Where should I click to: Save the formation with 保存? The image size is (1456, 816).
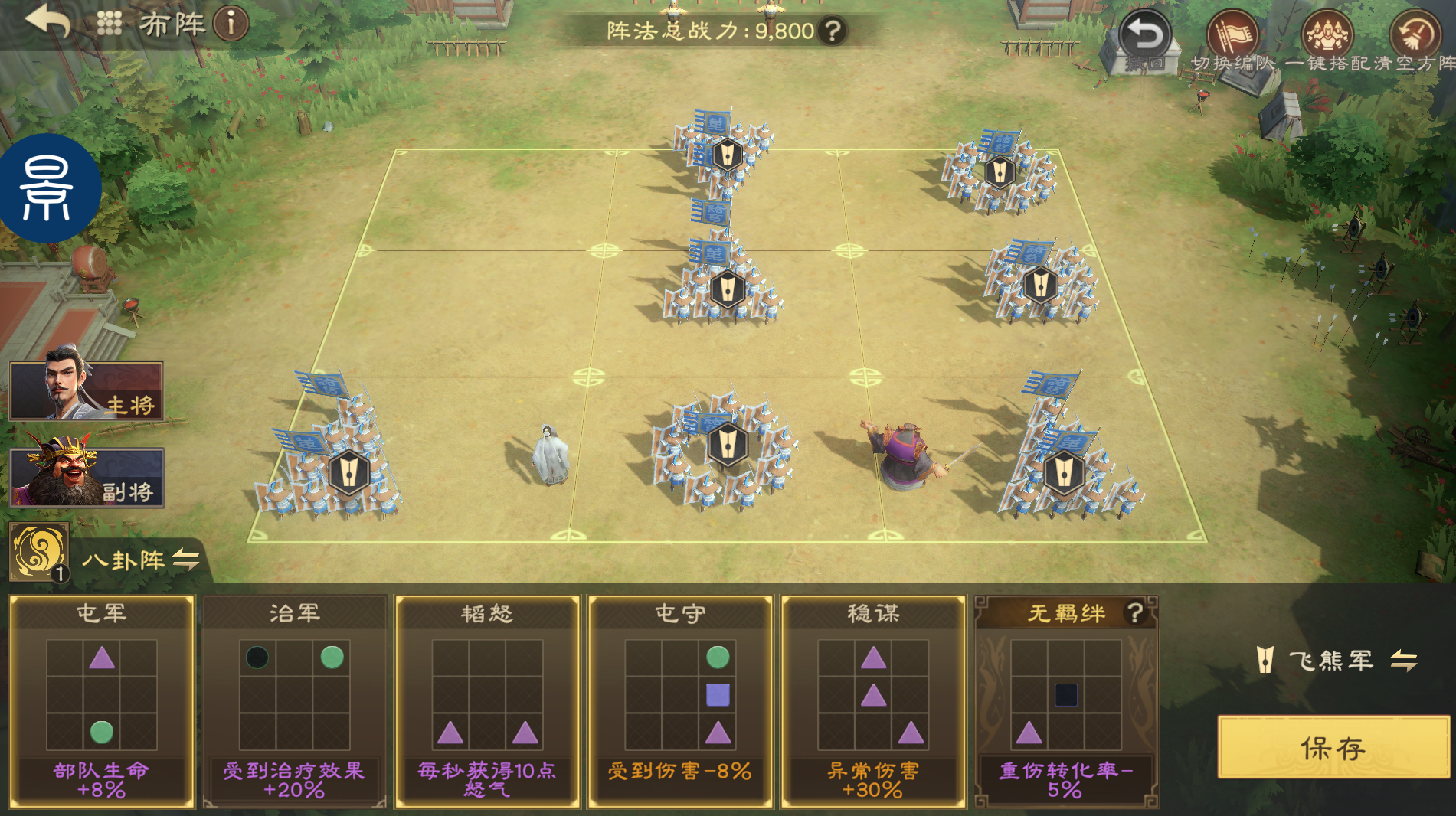tap(1333, 748)
